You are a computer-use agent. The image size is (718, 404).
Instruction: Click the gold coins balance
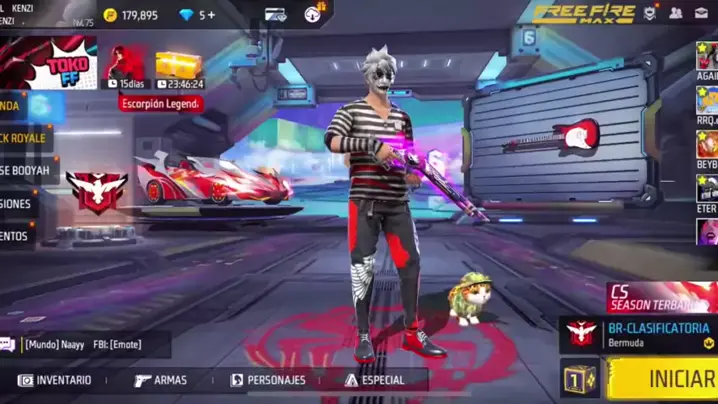(x=131, y=15)
